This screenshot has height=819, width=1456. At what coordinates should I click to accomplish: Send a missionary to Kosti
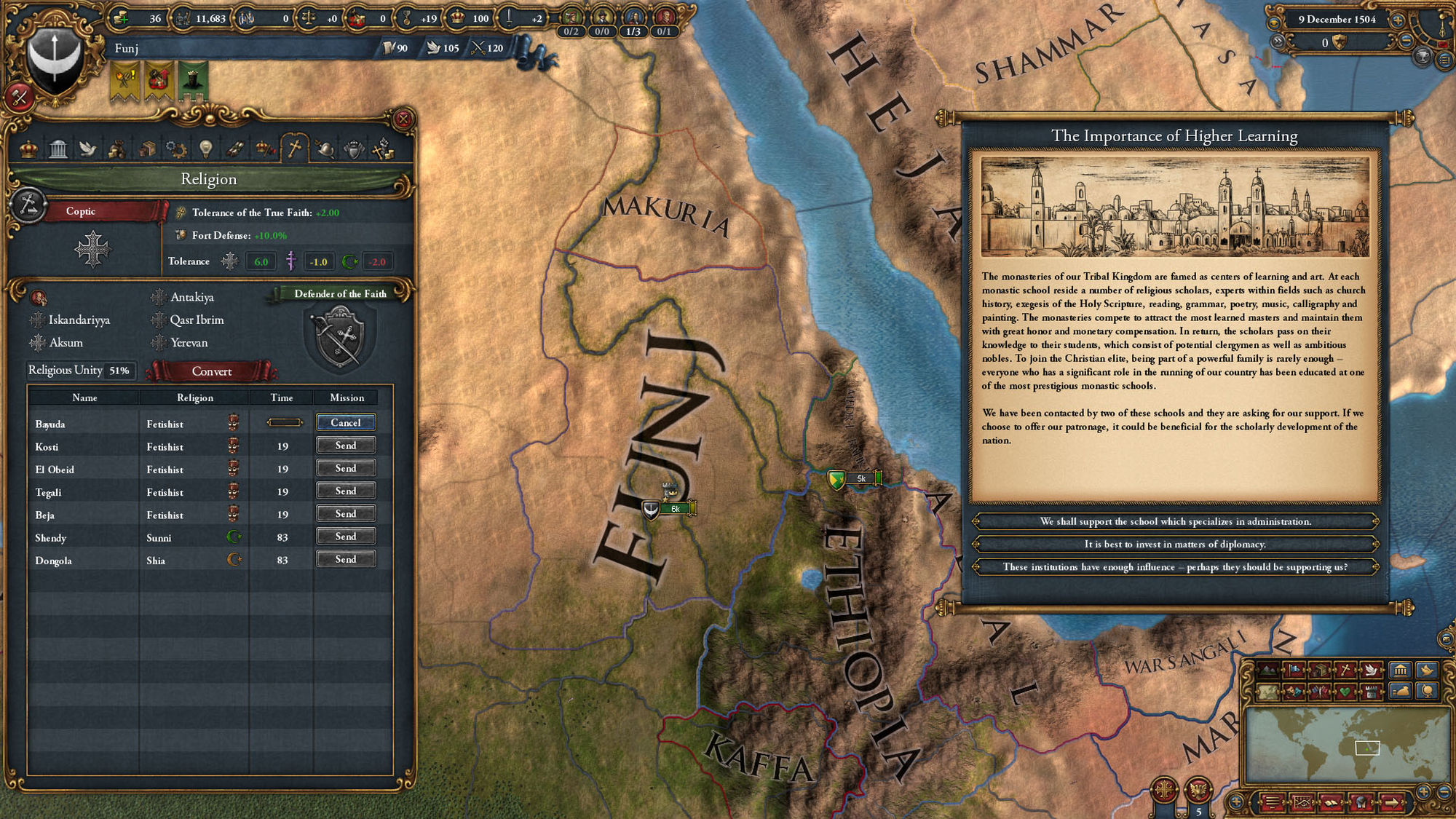tap(346, 446)
